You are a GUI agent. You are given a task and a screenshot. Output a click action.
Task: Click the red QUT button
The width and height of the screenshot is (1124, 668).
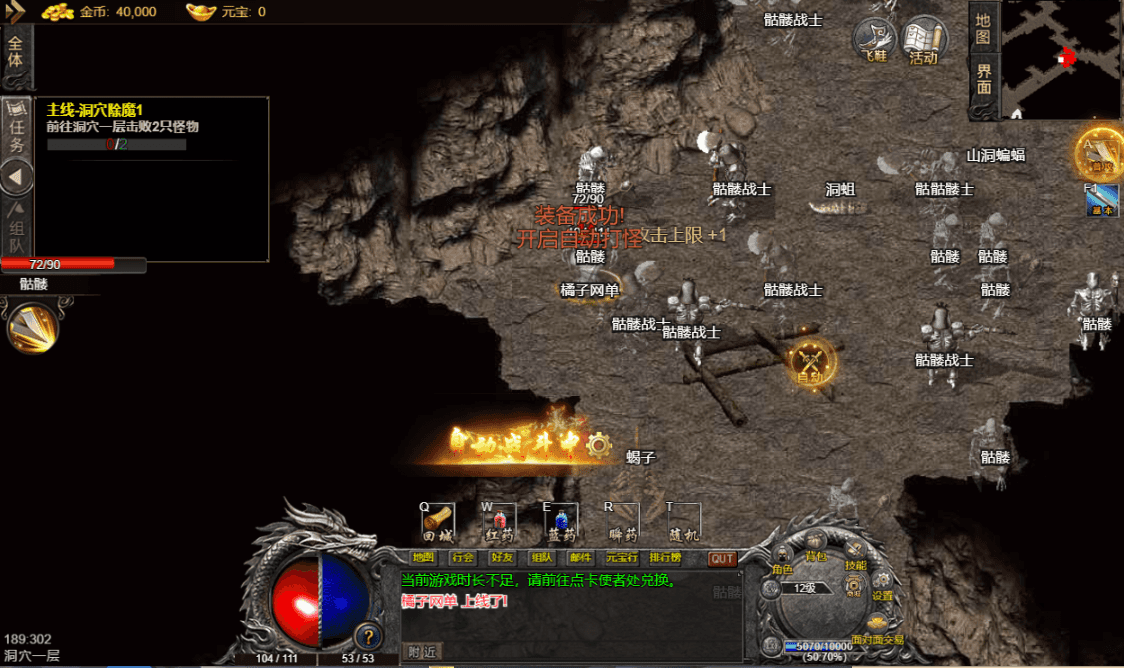[722, 559]
